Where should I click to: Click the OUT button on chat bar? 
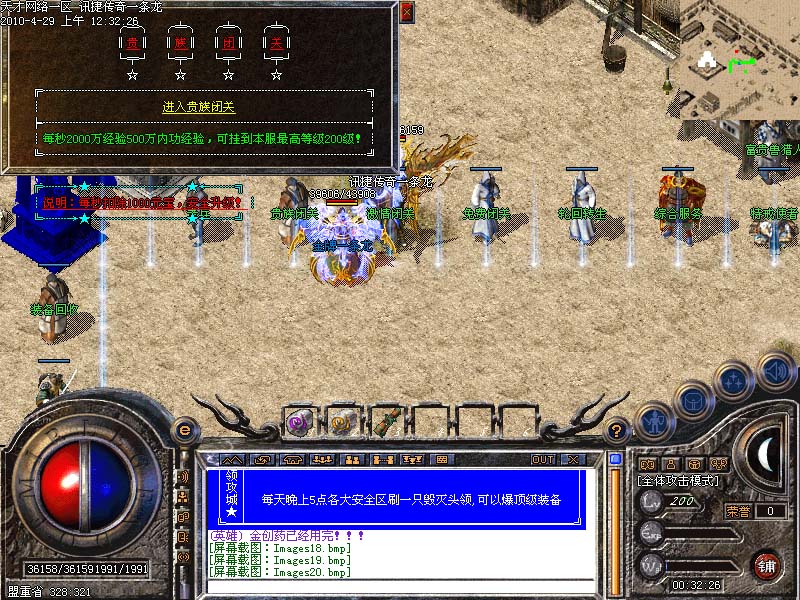(x=543, y=460)
